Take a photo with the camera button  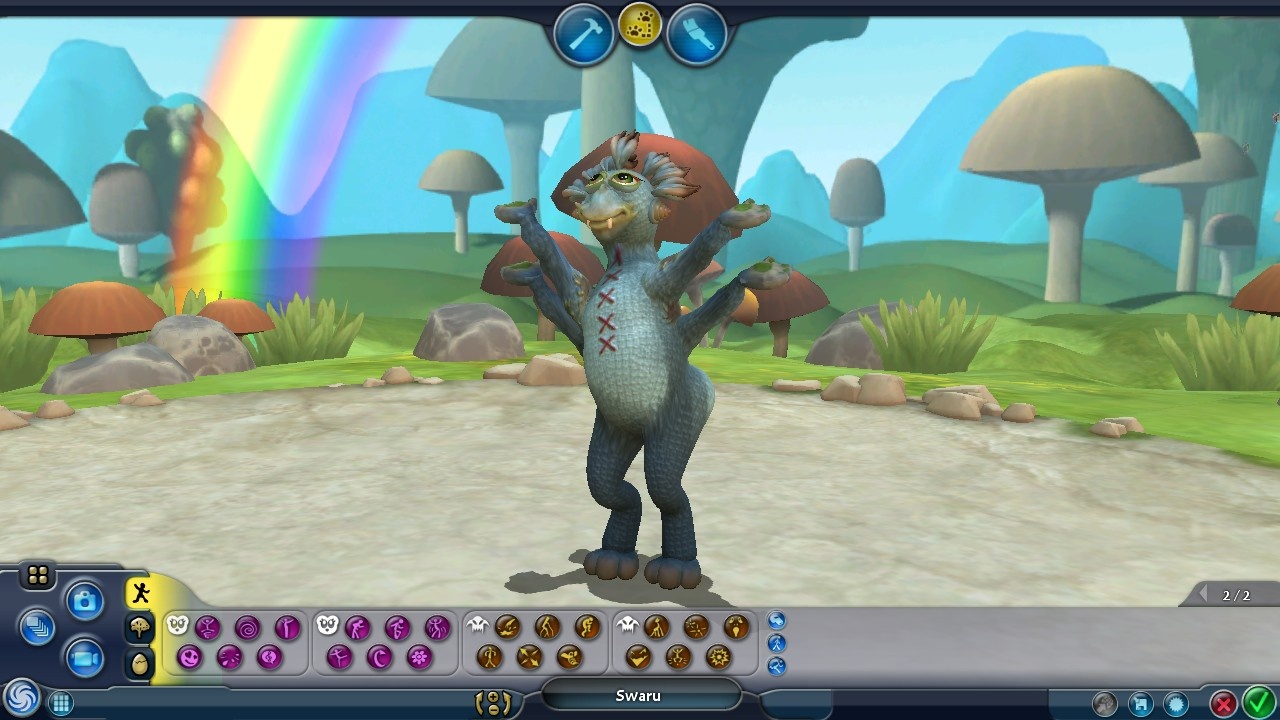click(85, 601)
